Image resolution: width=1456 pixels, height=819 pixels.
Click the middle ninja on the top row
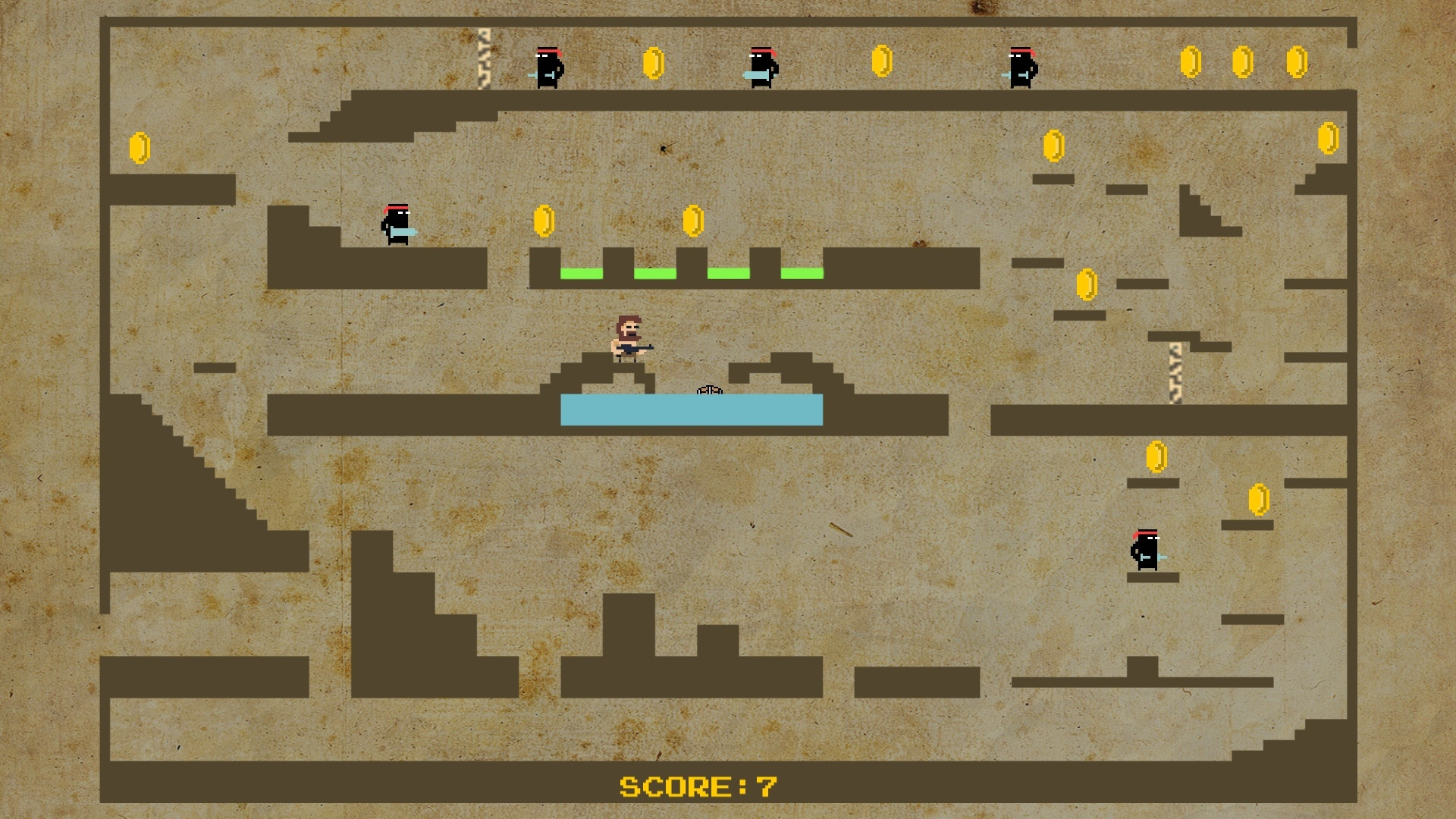point(762,68)
